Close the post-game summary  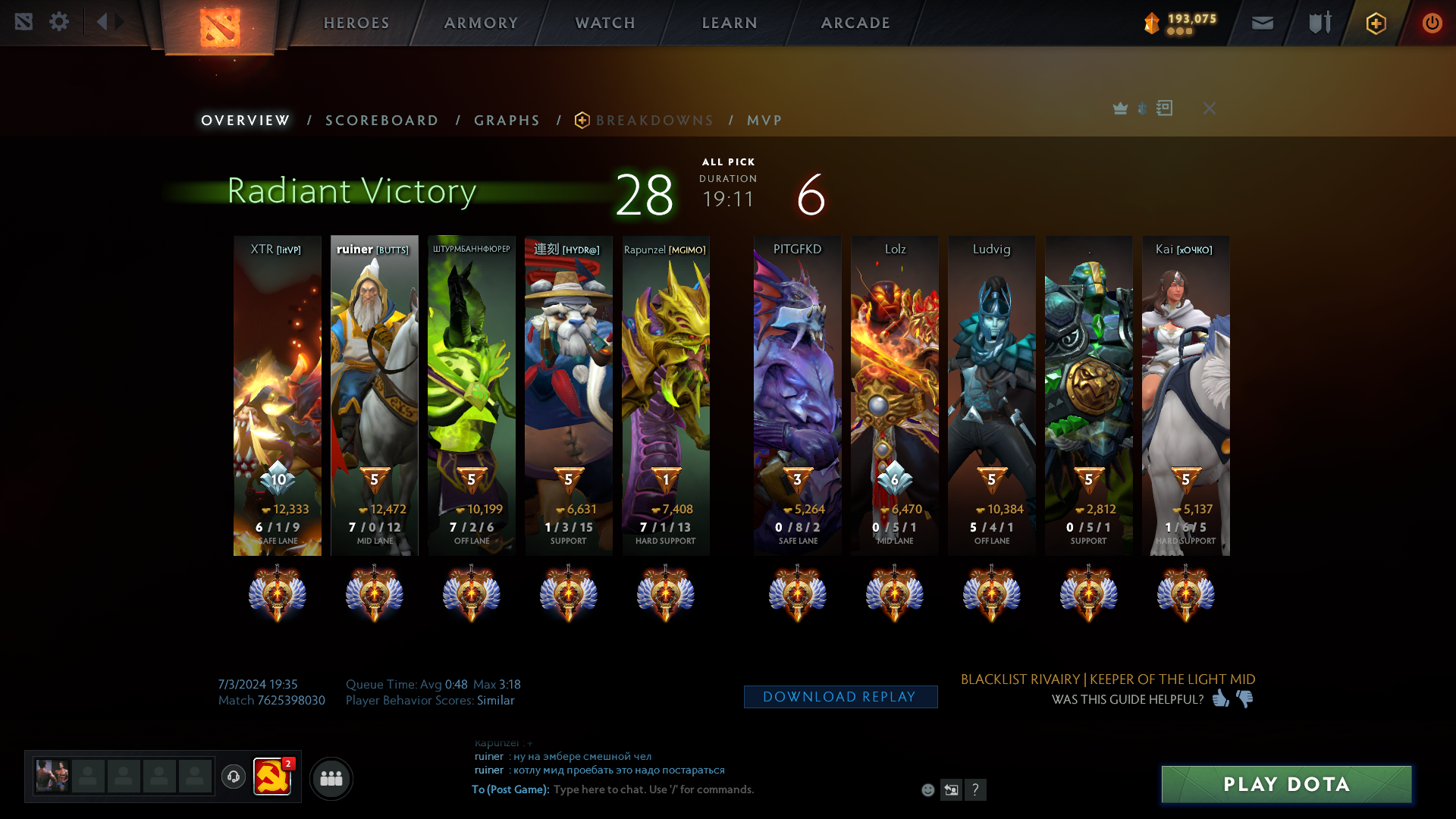[x=1210, y=108]
